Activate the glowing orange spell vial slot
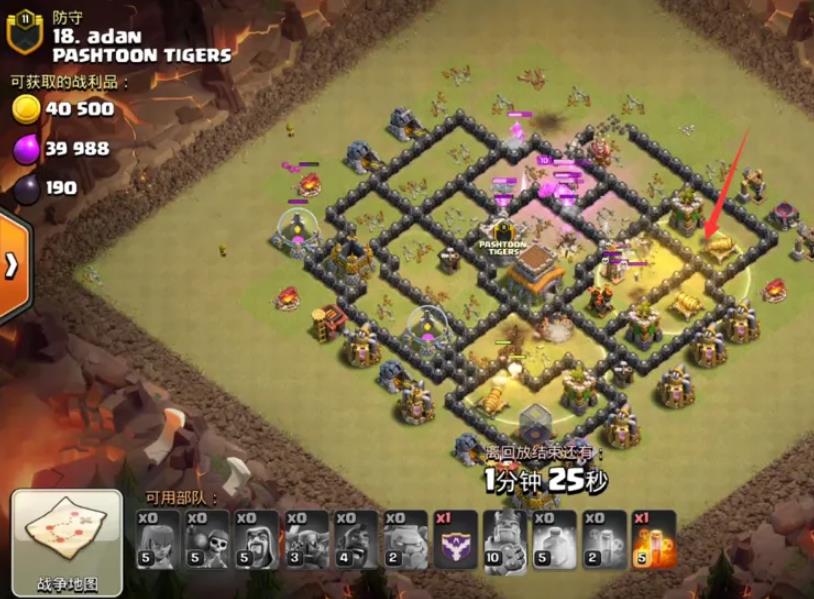814x599 pixels. 654,541
